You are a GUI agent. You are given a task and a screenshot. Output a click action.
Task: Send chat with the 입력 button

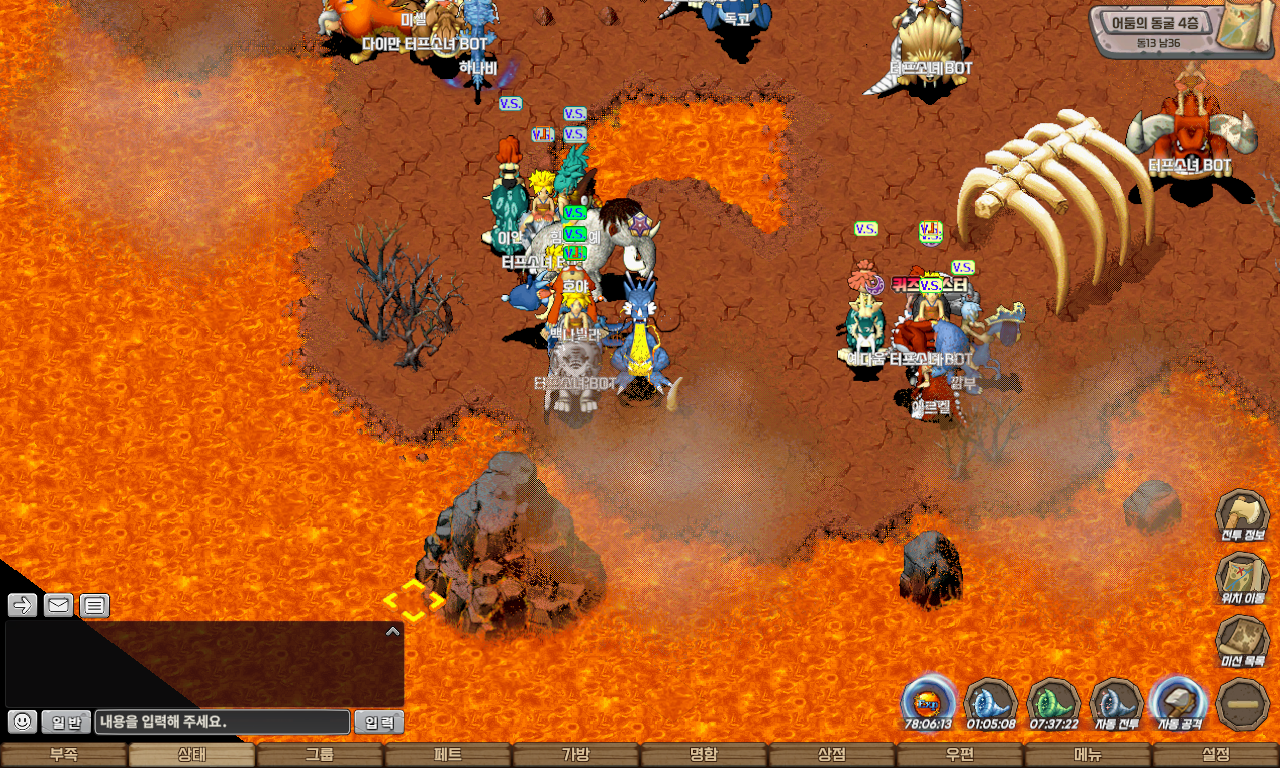[380, 721]
